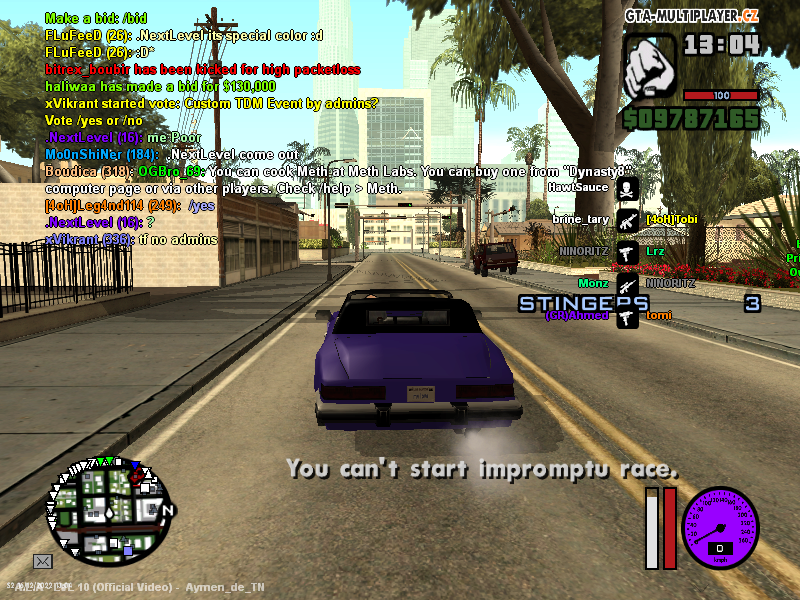This screenshot has height=600, width=800.
Task: Open the circular radar minimap
Action: pos(108,513)
